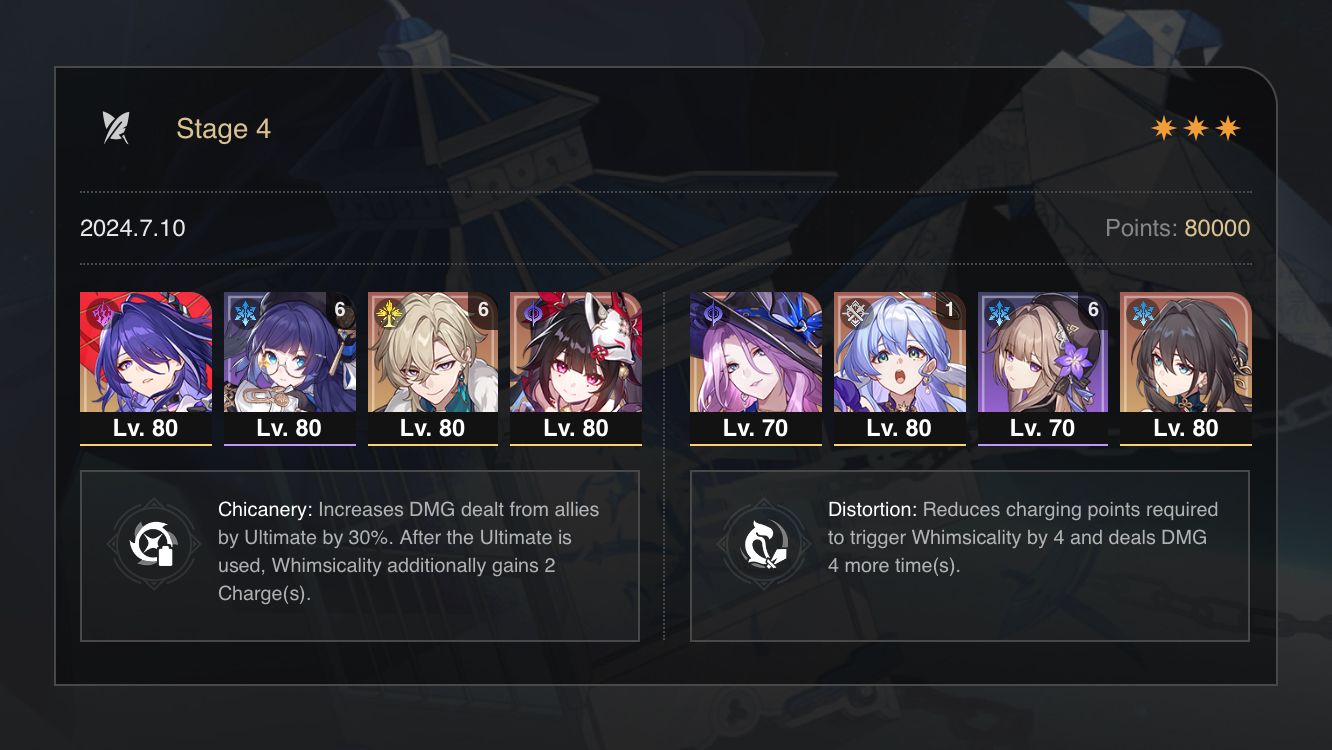Select Pela's Eidolon 6 badge
The width and height of the screenshot is (1332, 750).
tap(341, 310)
